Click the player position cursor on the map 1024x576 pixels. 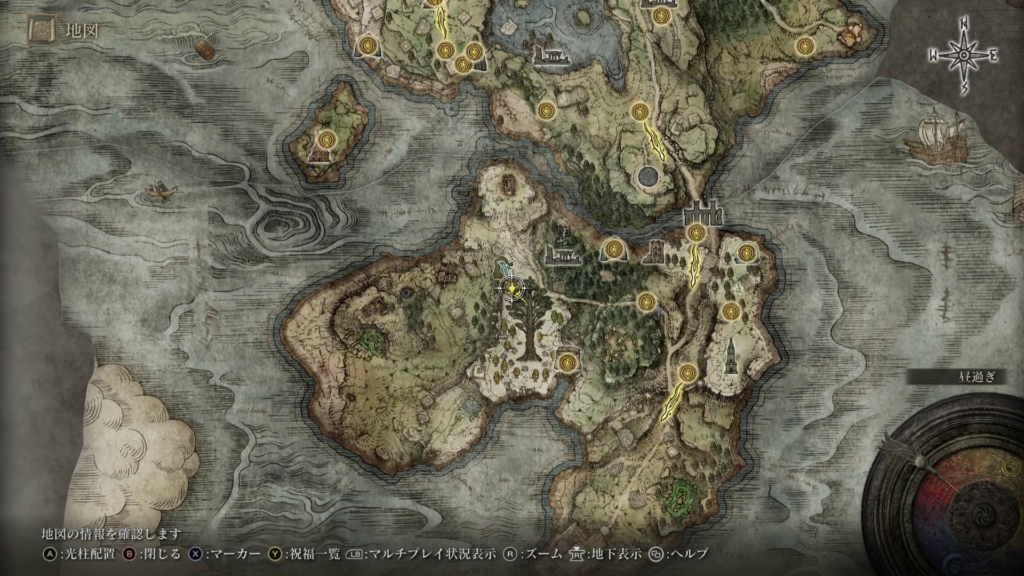[x=513, y=288]
